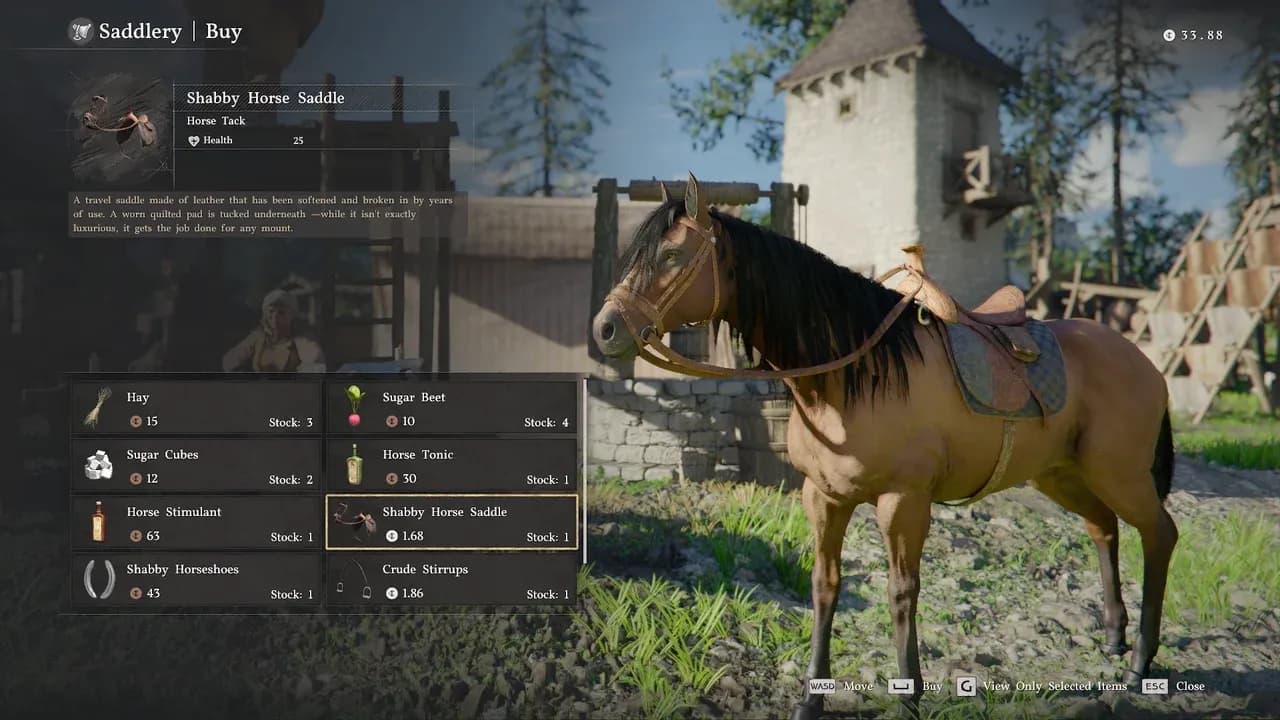This screenshot has width=1280, height=720.
Task: Open the Buy tab in the shop header
Action: [223, 31]
